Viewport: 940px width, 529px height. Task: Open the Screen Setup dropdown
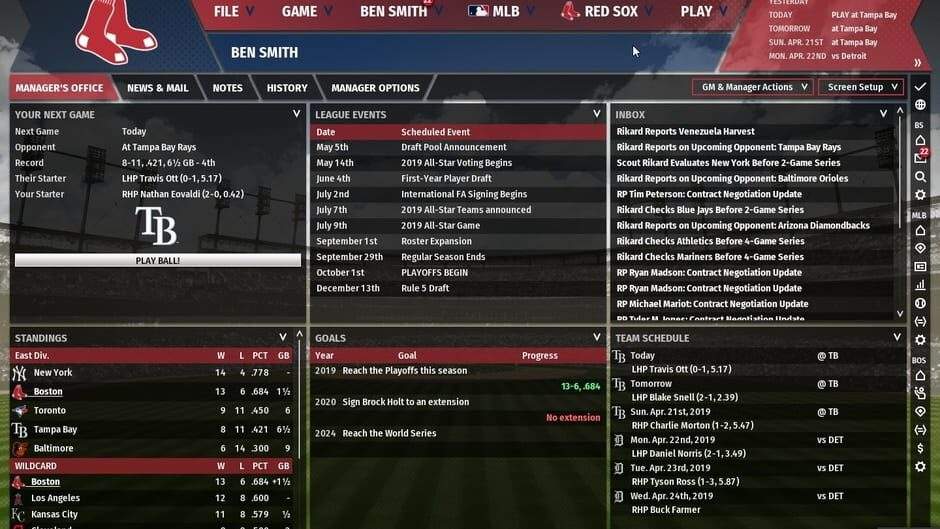coord(861,87)
